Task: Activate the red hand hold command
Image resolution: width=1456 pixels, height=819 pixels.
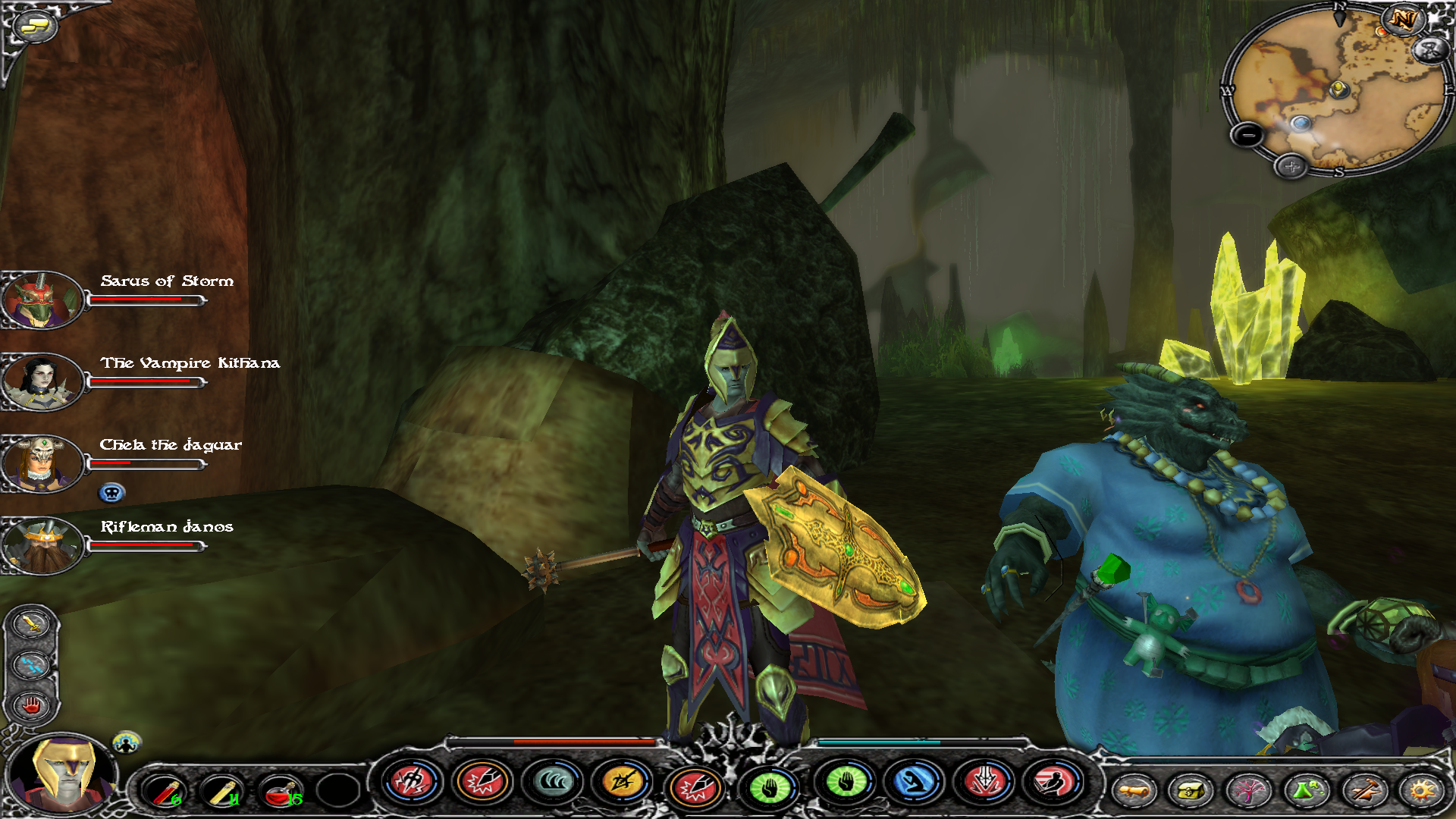Action: (31, 706)
